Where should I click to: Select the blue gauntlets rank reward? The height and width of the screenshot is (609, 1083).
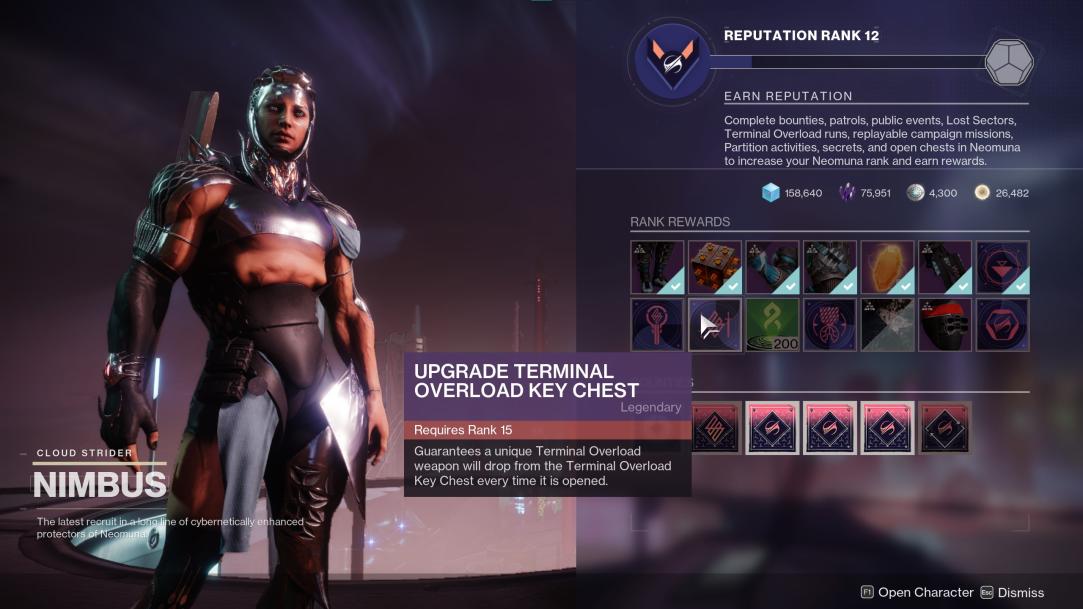772,267
